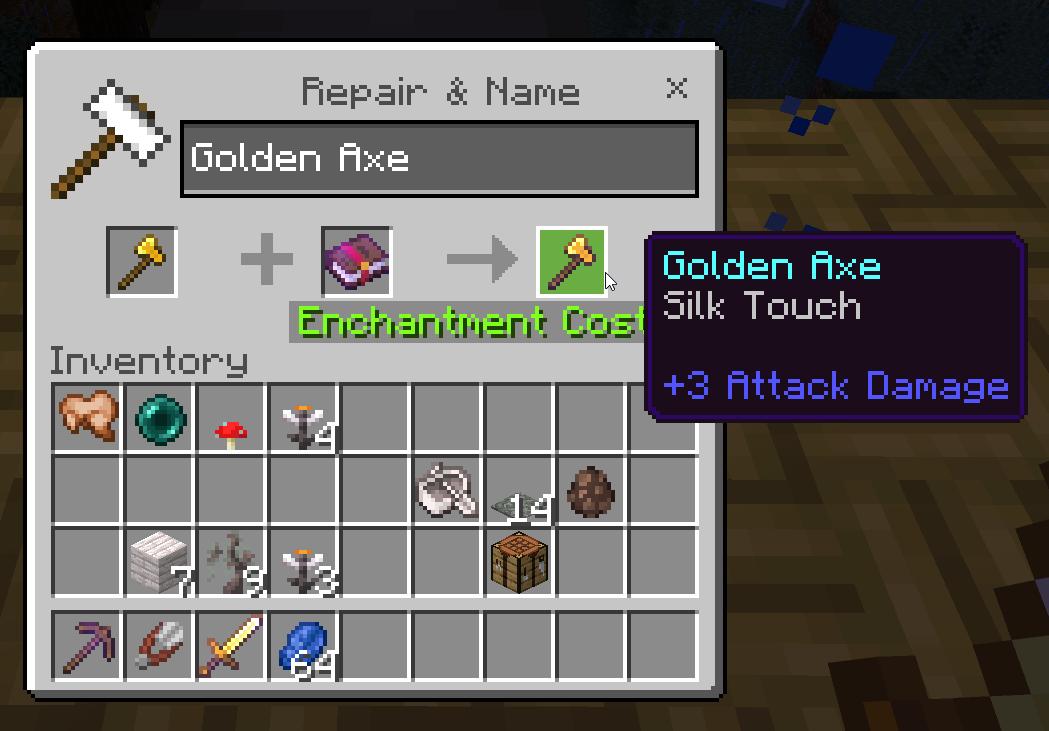
Task: Close the Repair & Name anvil window
Action: point(677,89)
